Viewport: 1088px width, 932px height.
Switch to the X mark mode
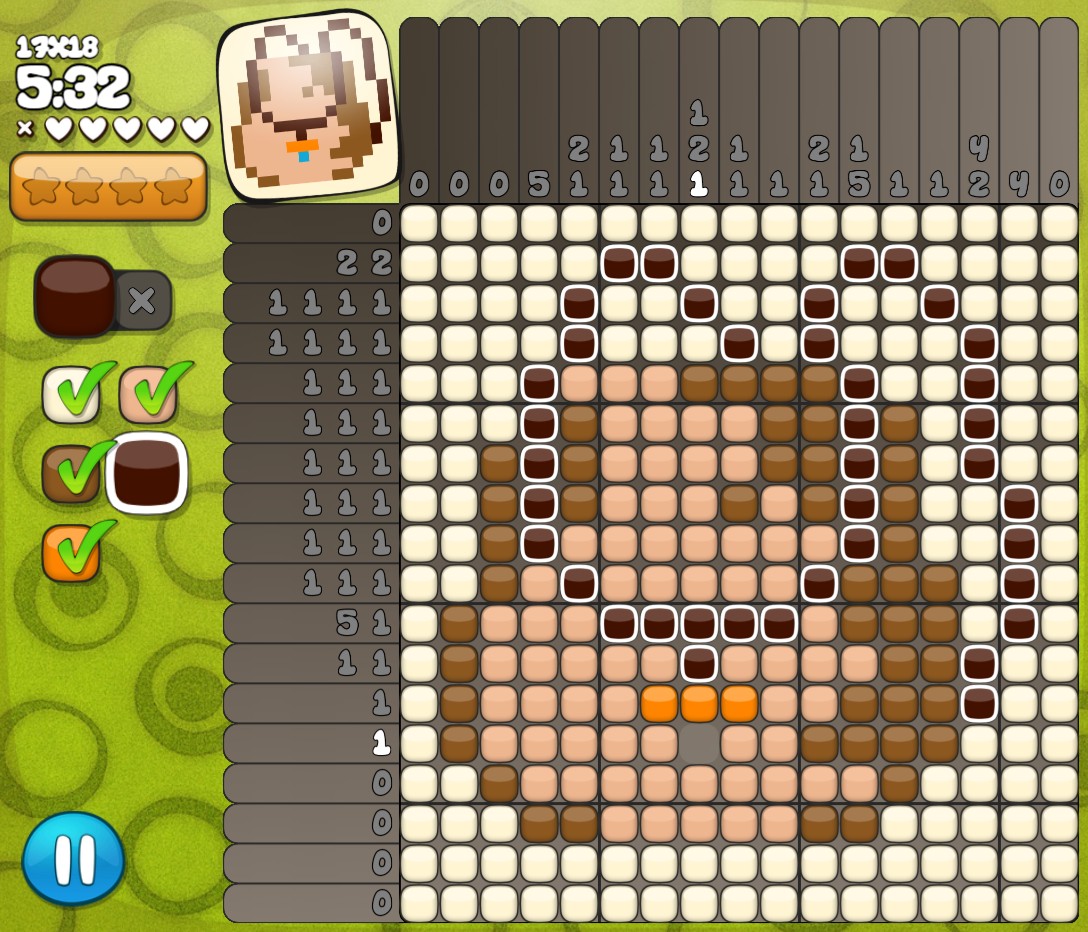(143, 300)
